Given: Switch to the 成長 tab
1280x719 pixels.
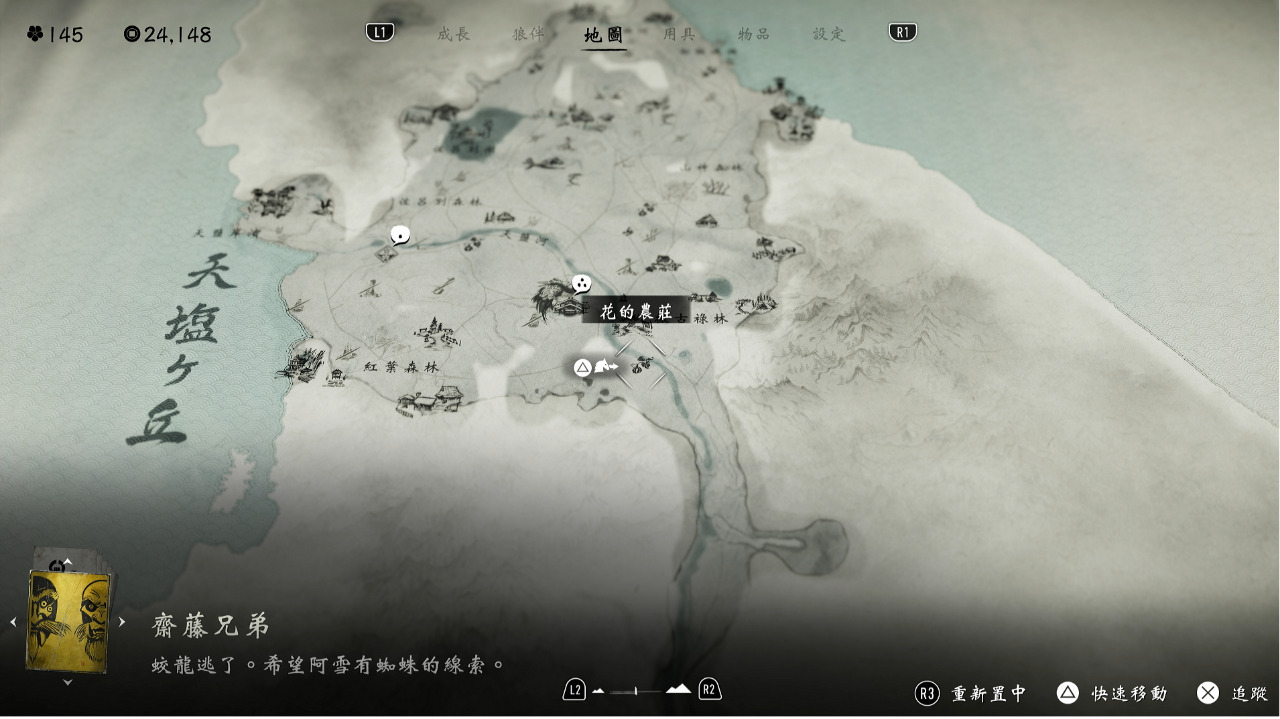Looking at the screenshot, I should (x=453, y=34).
